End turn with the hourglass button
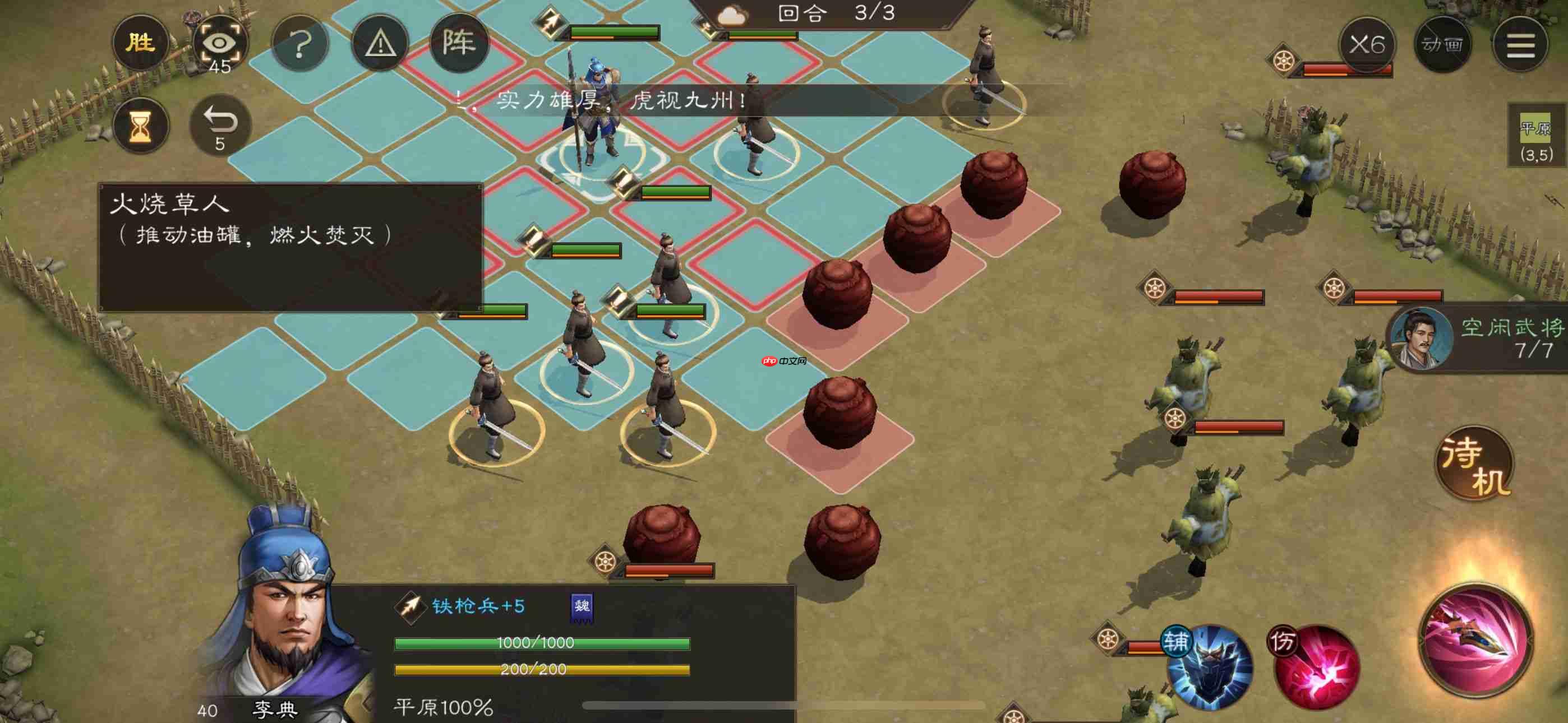The height and width of the screenshot is (723, 1568). coord(141,126)
